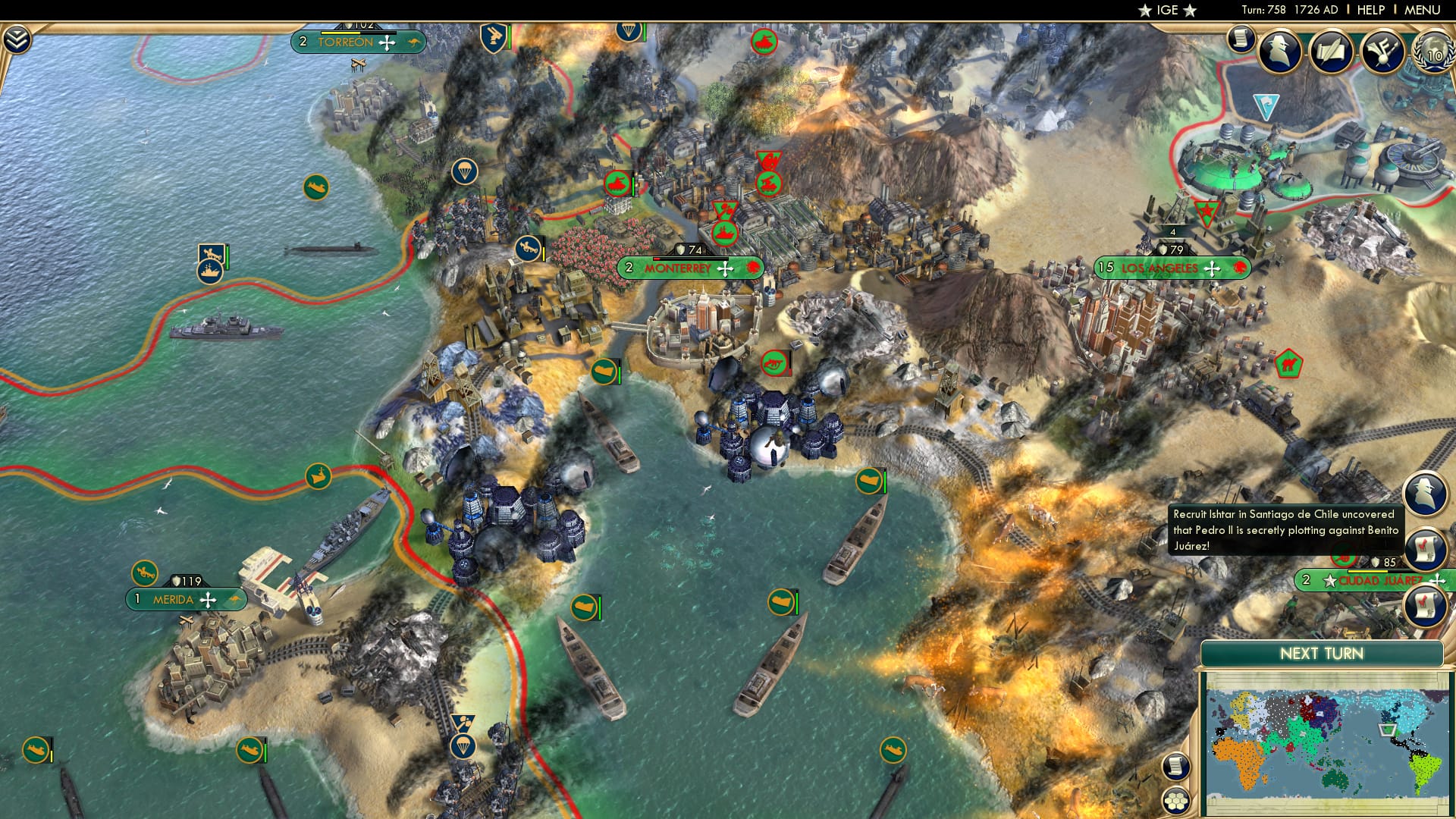Open the red scroll notification above the minimap
This screenshot has height=819, width=1456.
(1423, 605)
